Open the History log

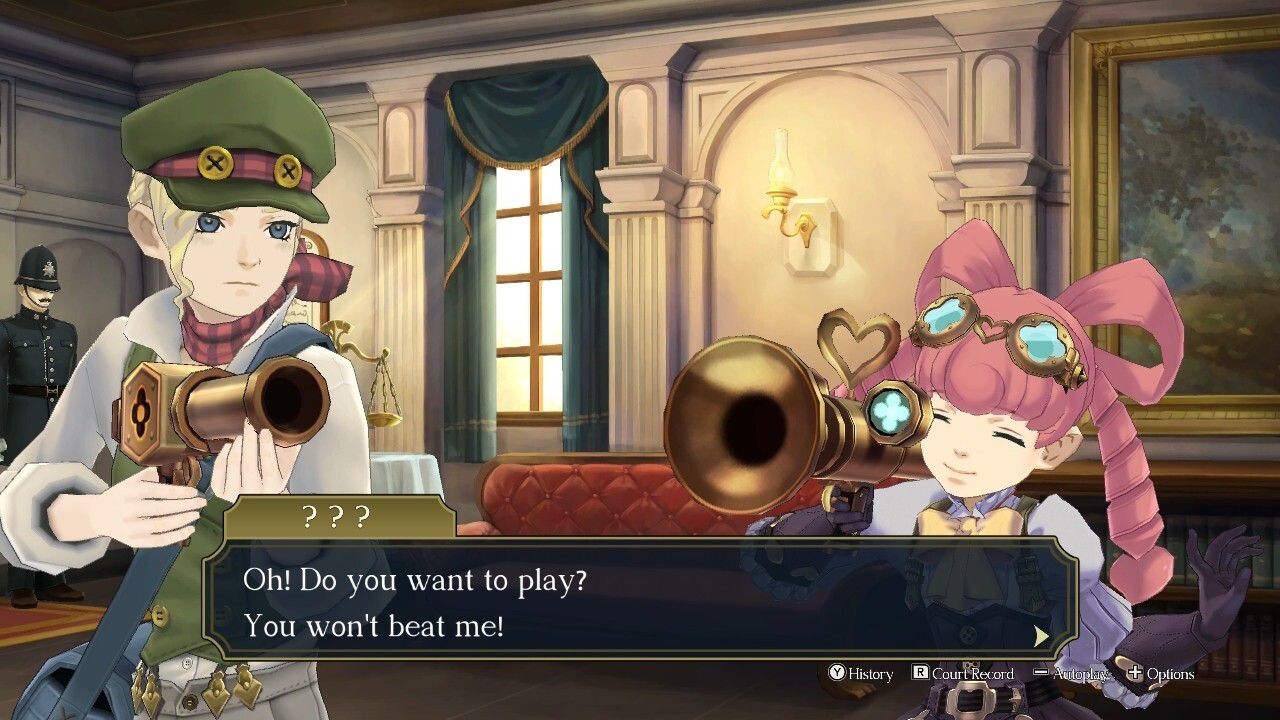pyautogui.click(x=860, y=674)
